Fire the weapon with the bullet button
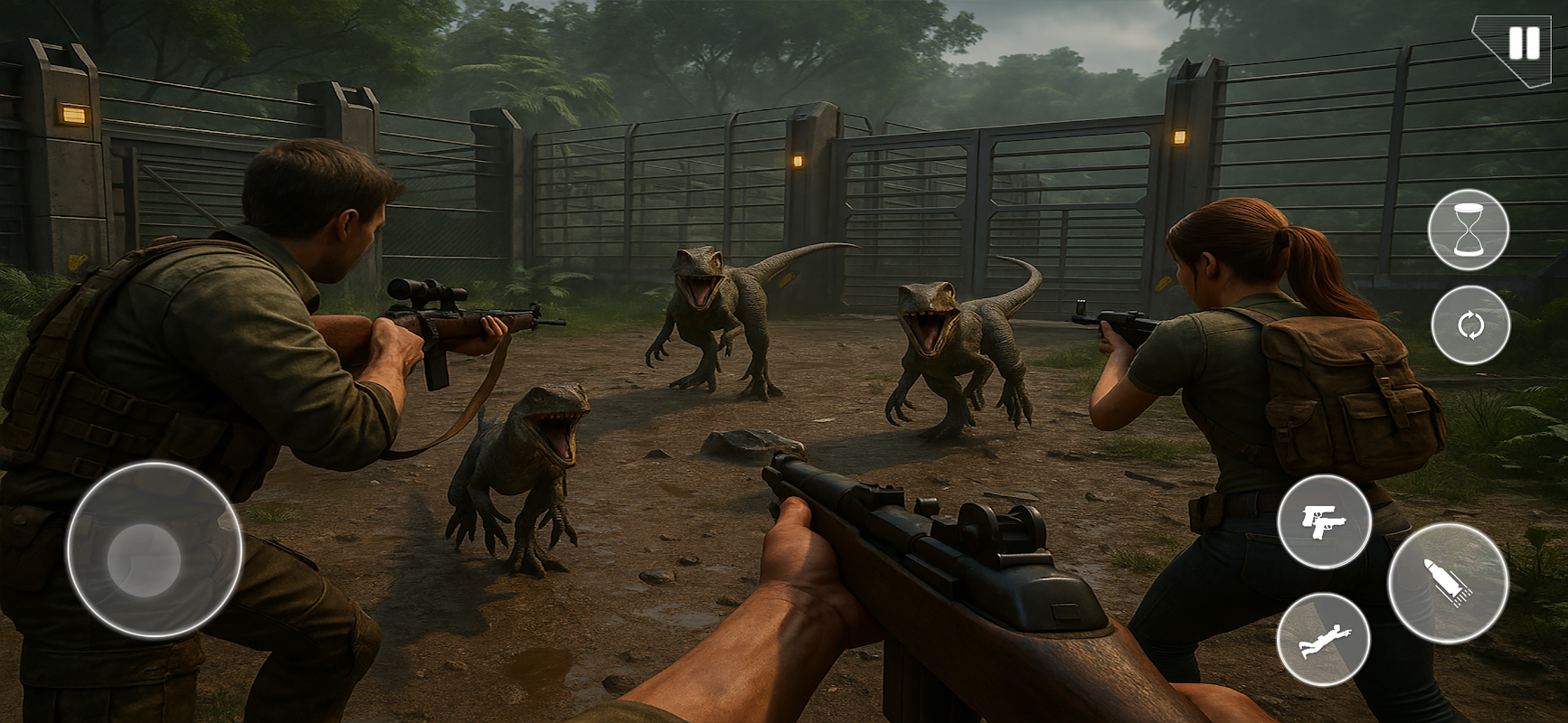 click(1448, 583)
